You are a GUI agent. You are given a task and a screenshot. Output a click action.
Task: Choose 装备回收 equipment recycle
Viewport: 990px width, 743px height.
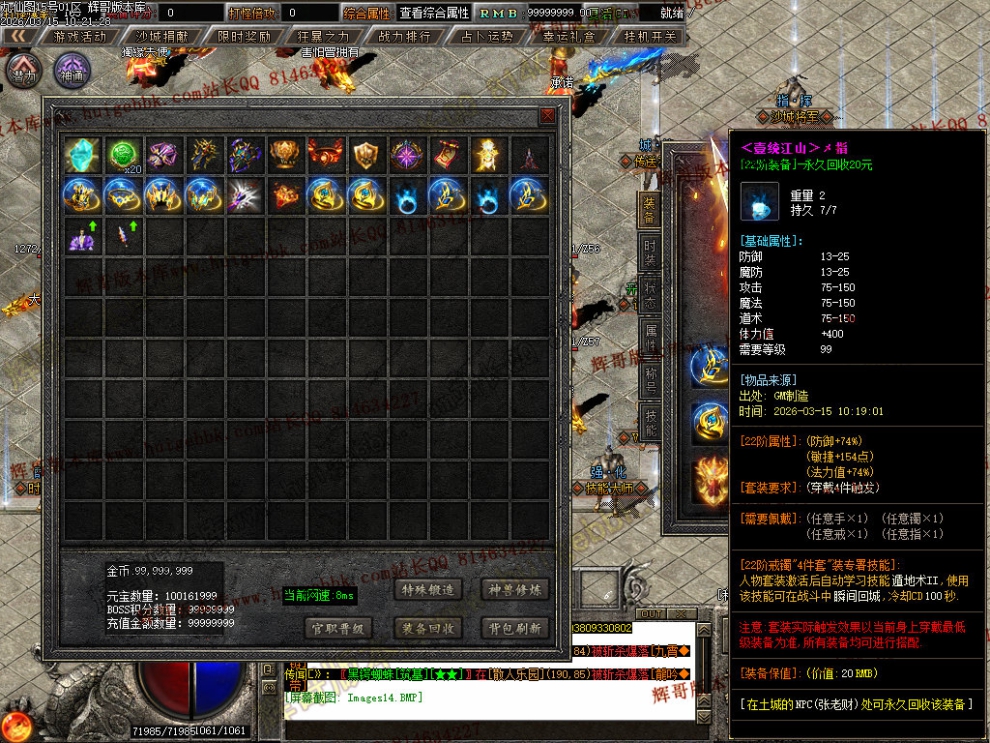[428, 628]
